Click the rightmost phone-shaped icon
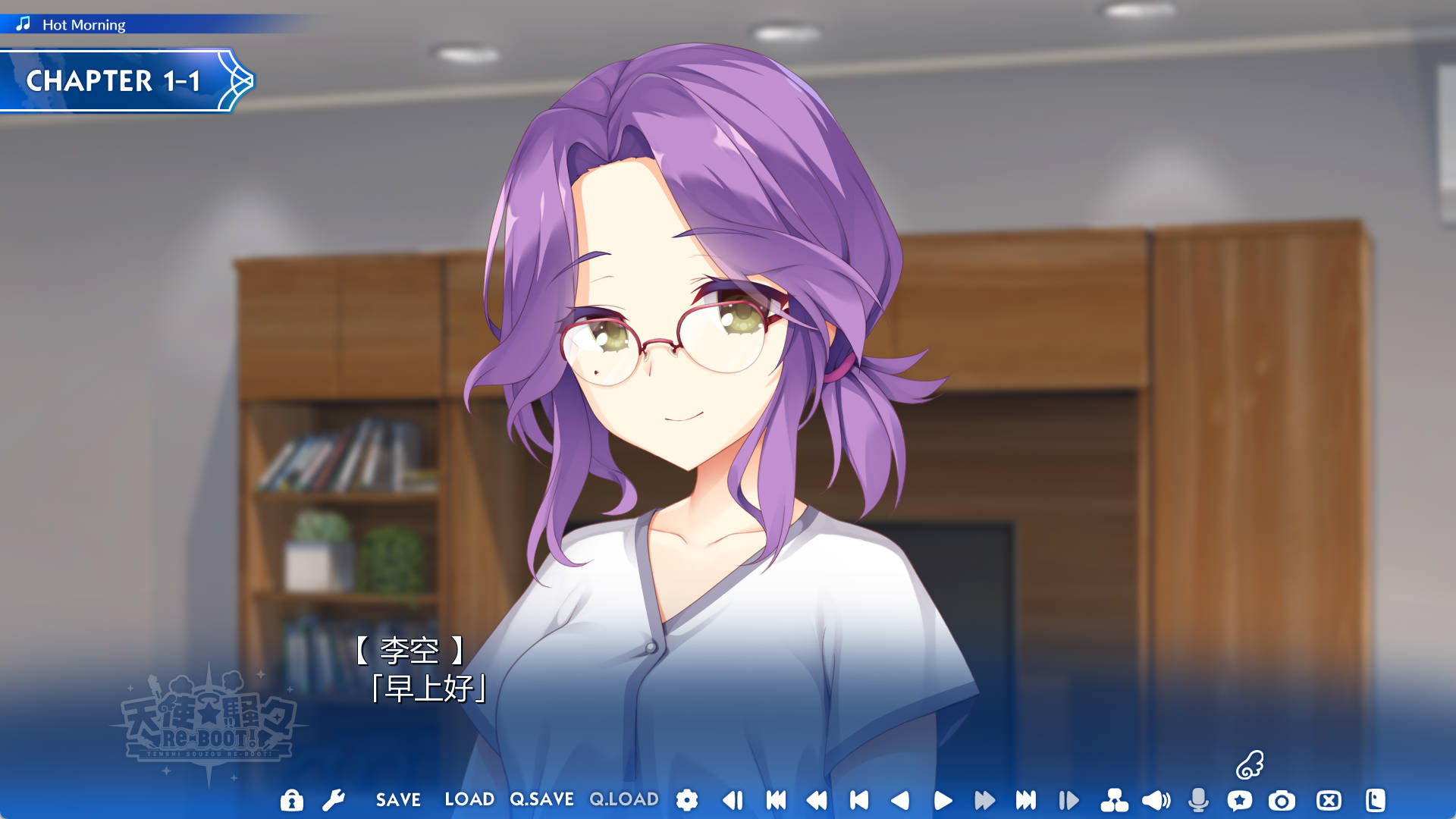The width and height of the screenshot is (1456, 819). (1375, 800)
